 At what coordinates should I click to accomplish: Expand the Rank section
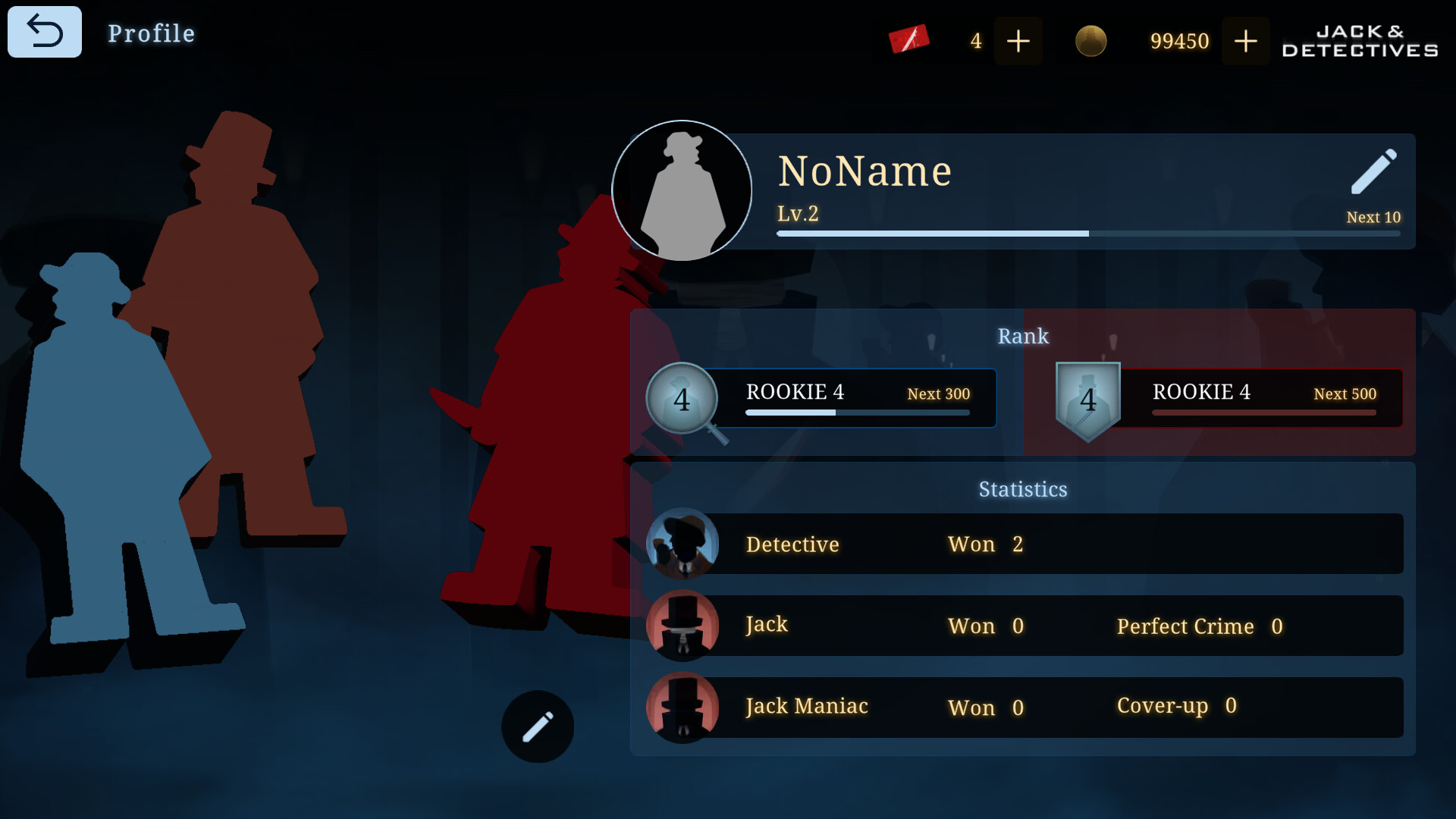pos(1024,336)
